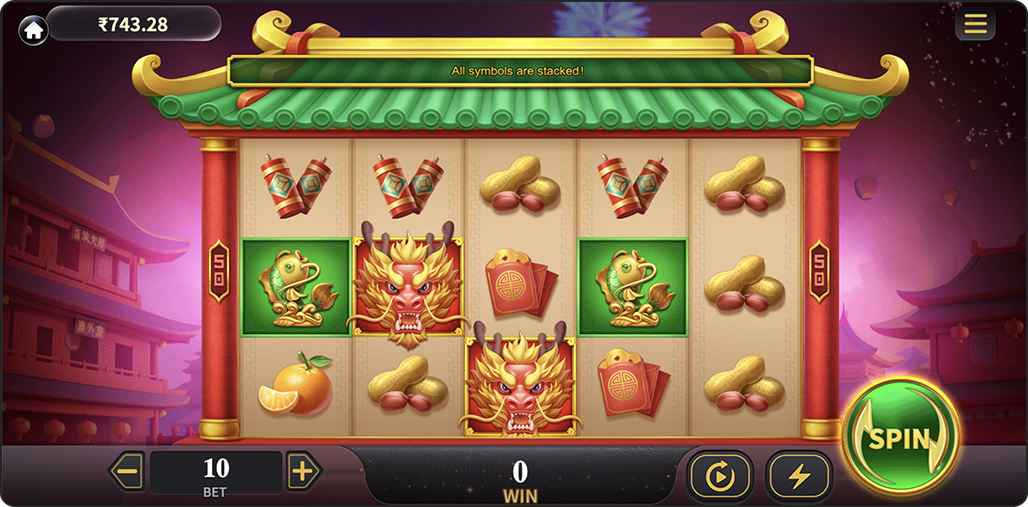
Task: Open the hamburger menu
Action: (x=975, y=24)
